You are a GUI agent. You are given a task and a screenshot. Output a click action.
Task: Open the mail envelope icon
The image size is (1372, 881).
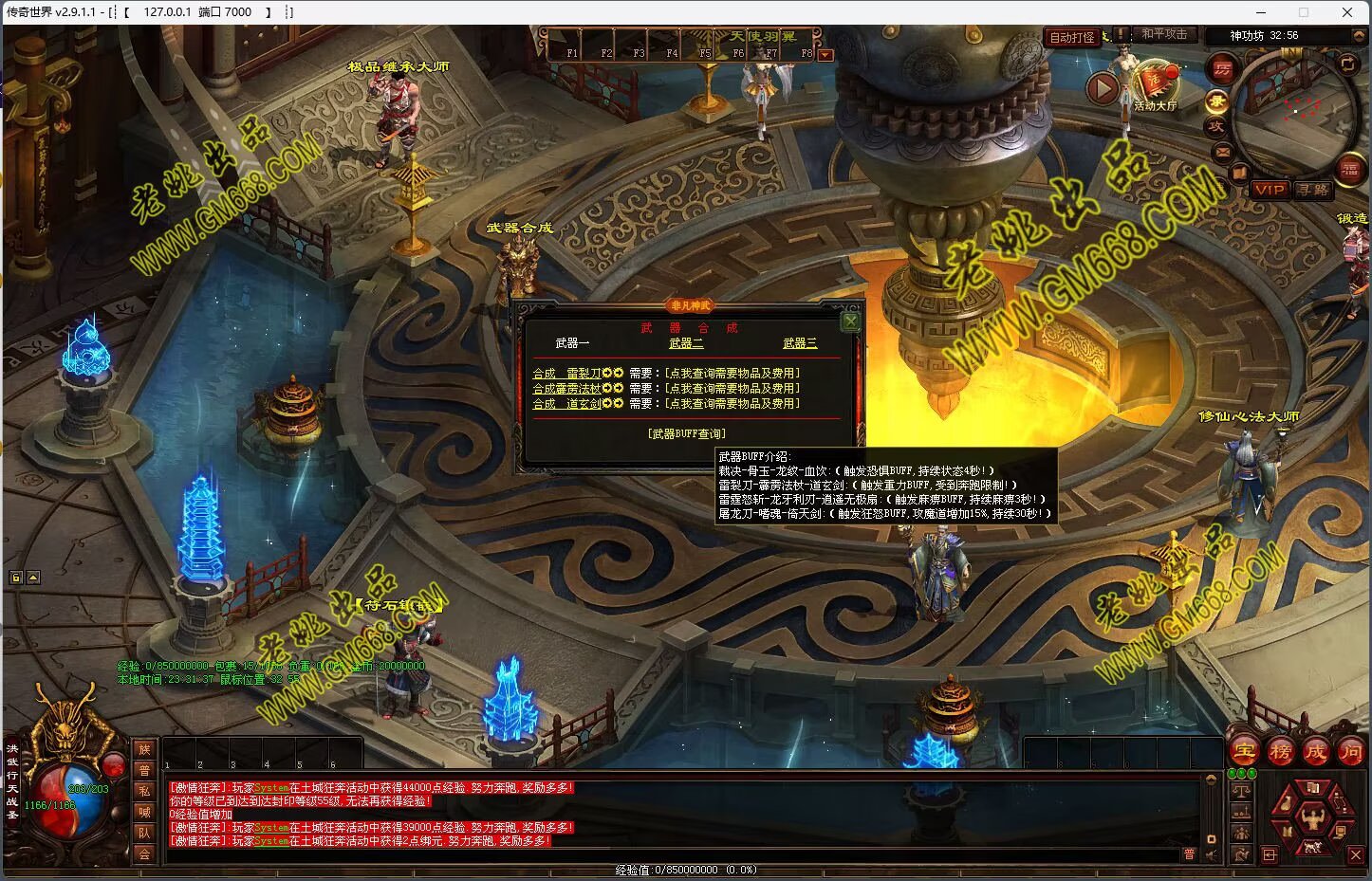tap(1222, 152)
